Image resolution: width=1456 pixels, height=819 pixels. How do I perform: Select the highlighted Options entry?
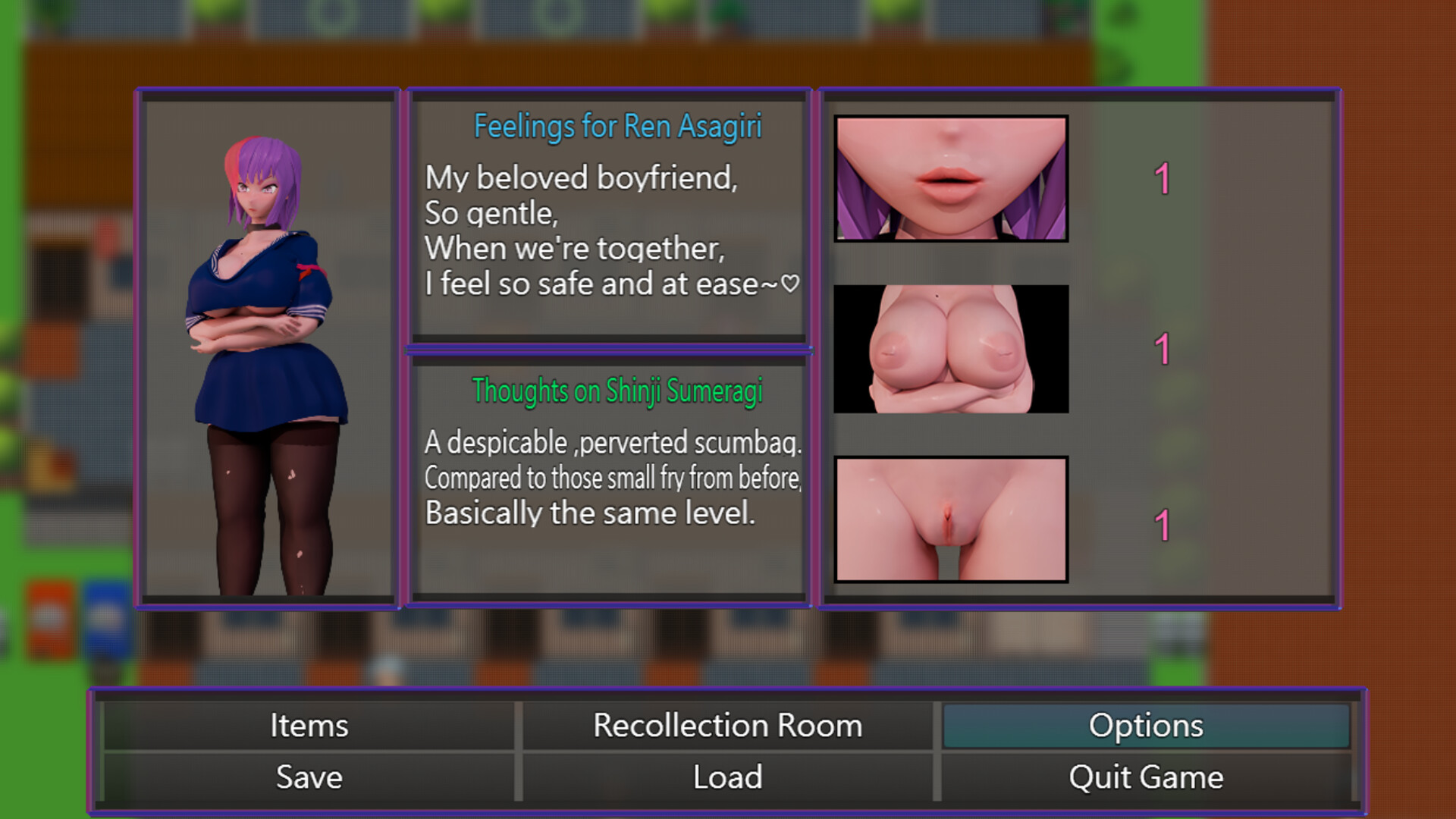click(x=1146, y=726)
